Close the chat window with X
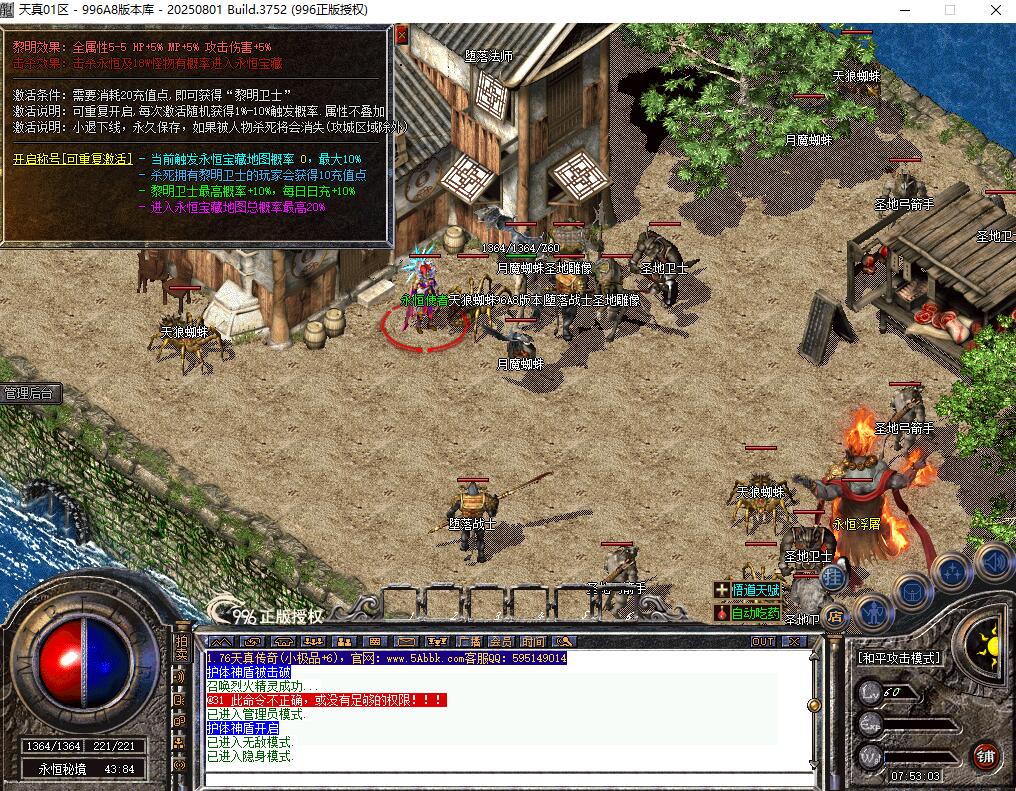The width and height of the screenshot is (1016, 791). (x=794, y=642)
